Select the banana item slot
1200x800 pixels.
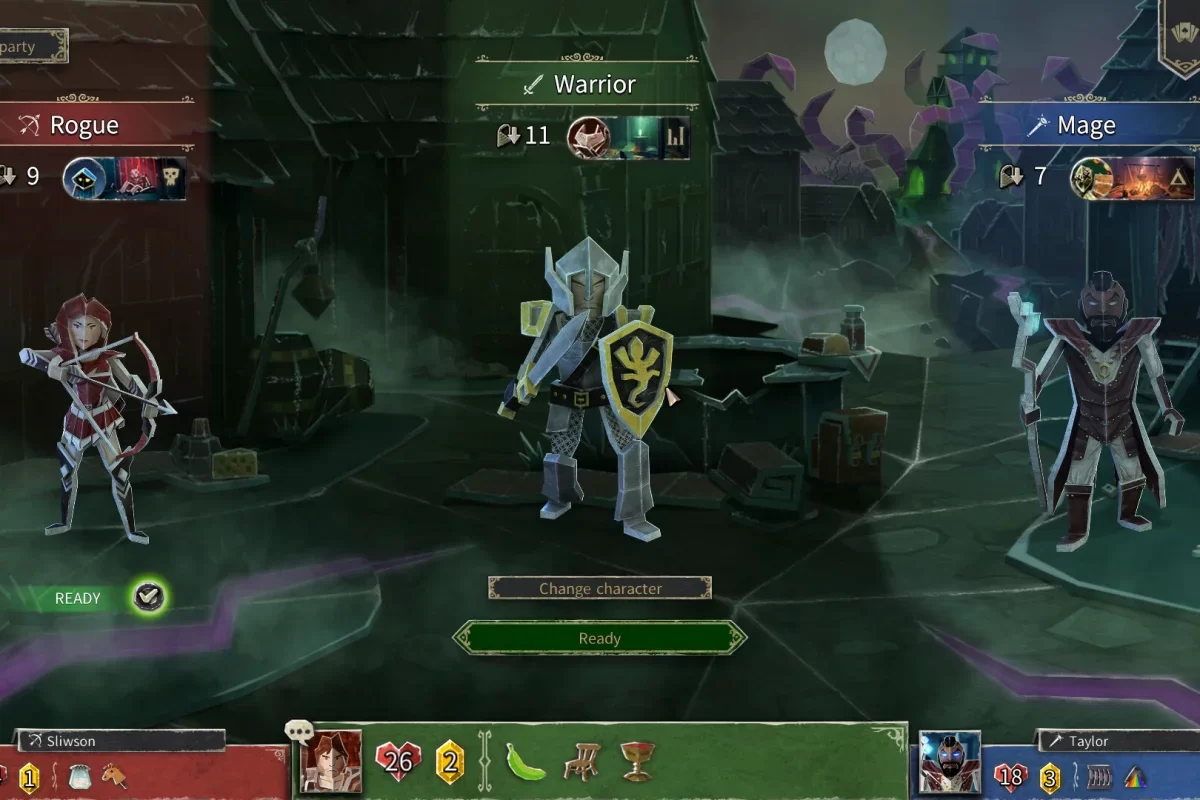point(525,761)
